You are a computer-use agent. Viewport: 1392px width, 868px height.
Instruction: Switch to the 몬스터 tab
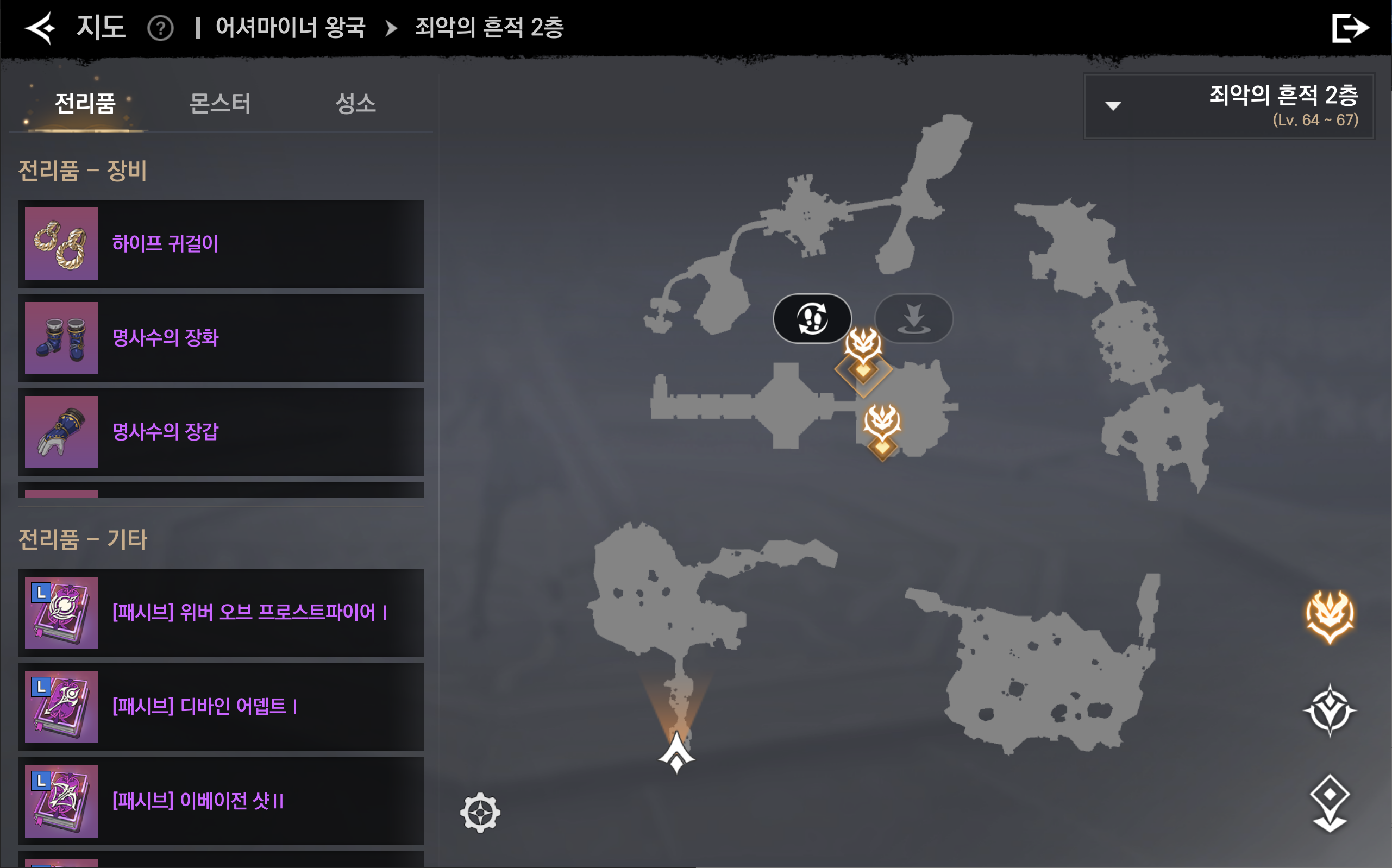tap(220, 104)
